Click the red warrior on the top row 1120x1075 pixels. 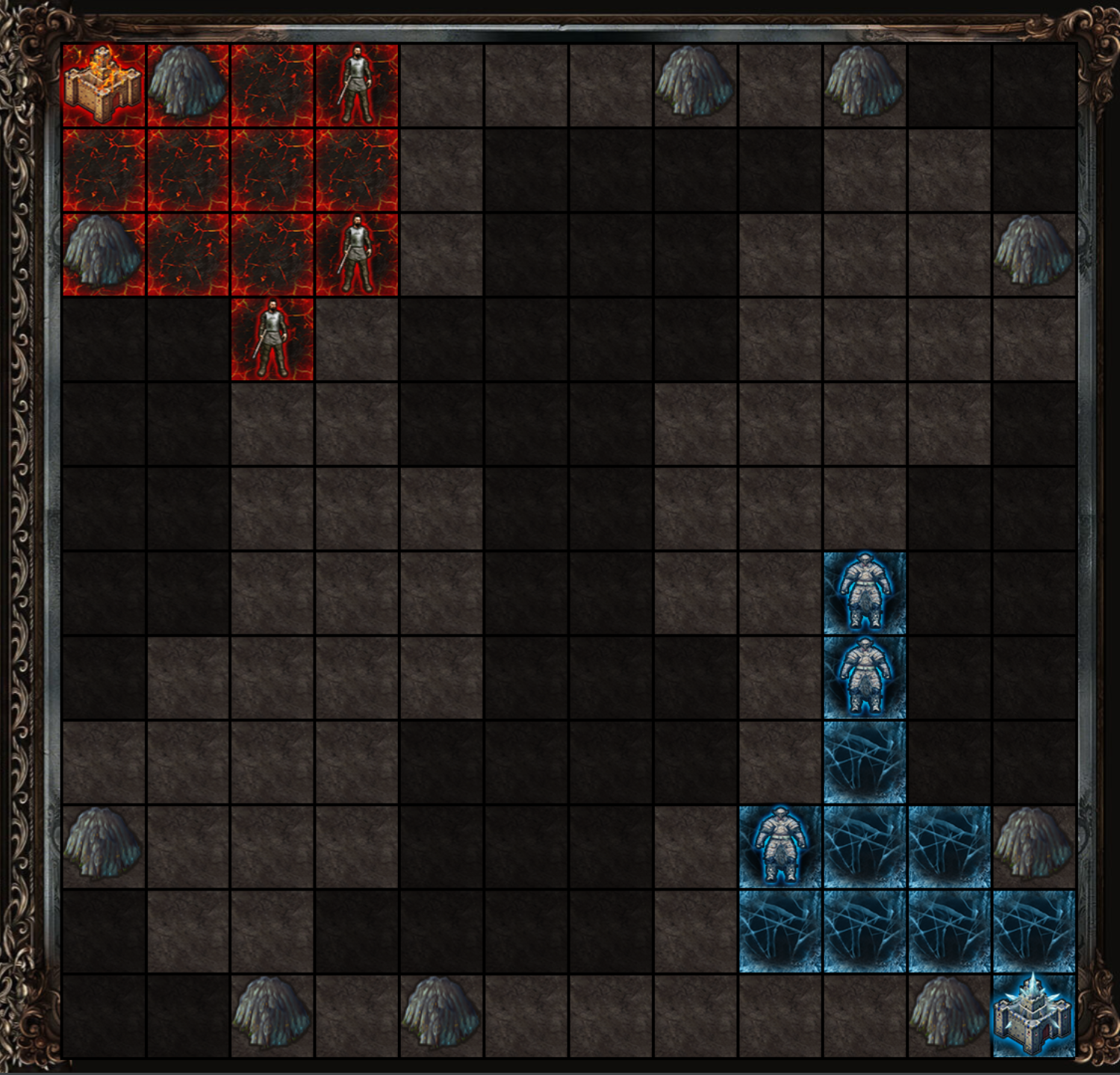[x=358, y=82]
